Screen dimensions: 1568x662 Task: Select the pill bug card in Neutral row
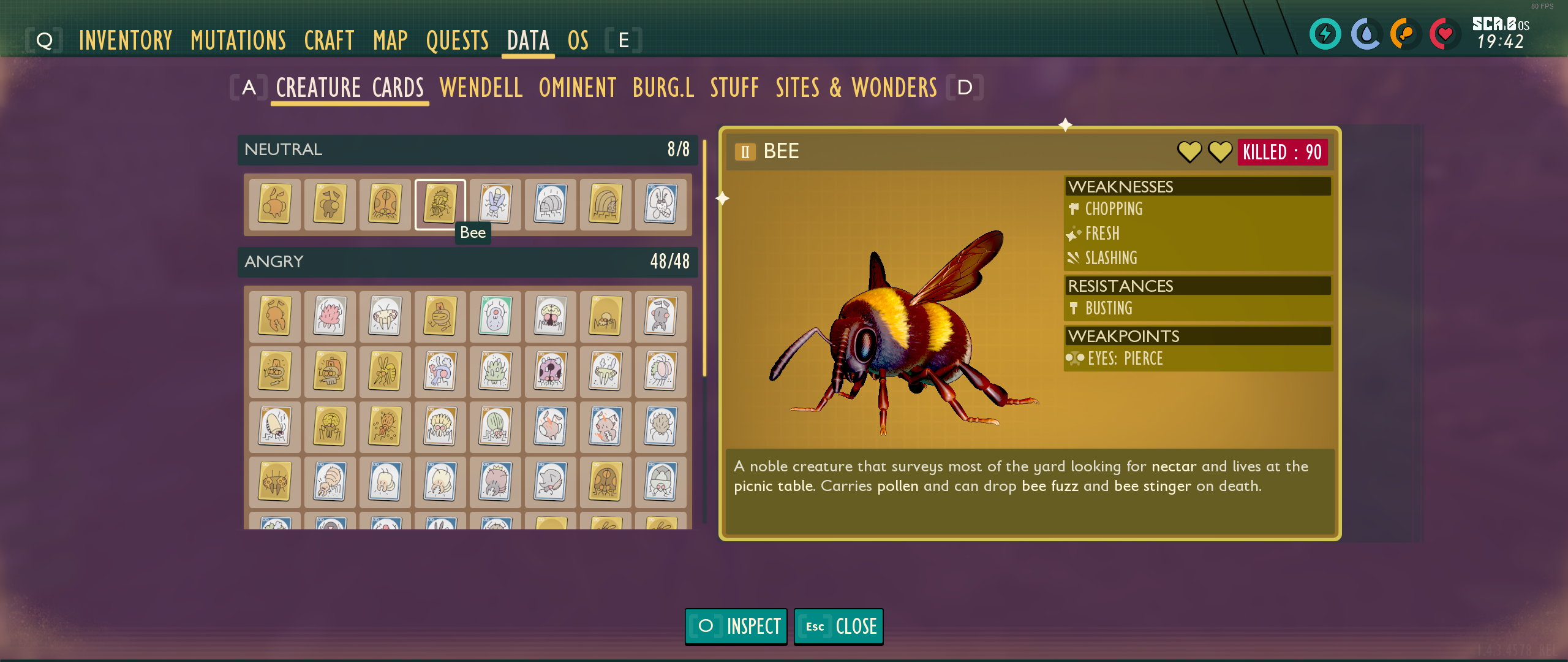(550, 205)
